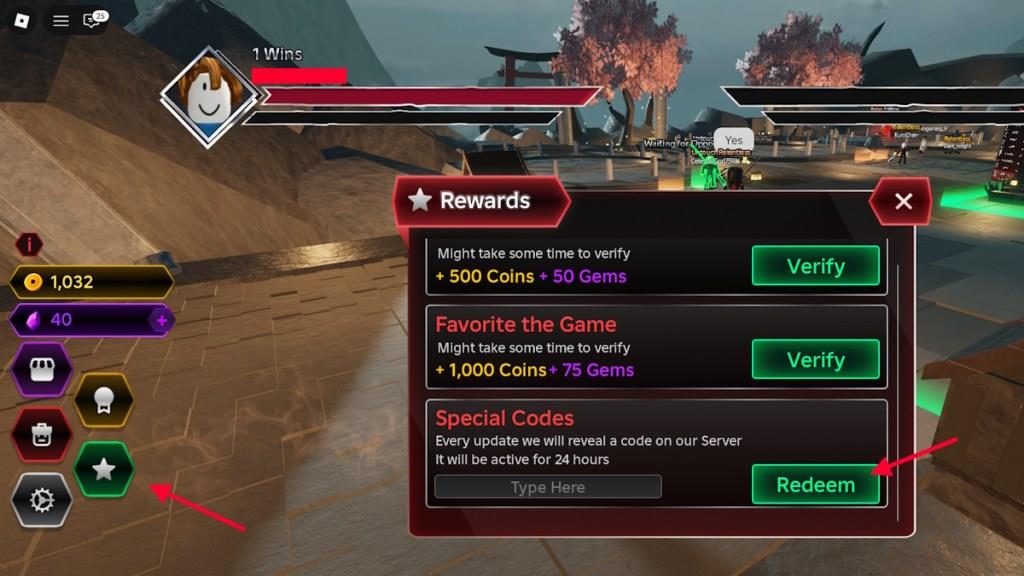Open the Roblox hamburger menu

[61, 20]
